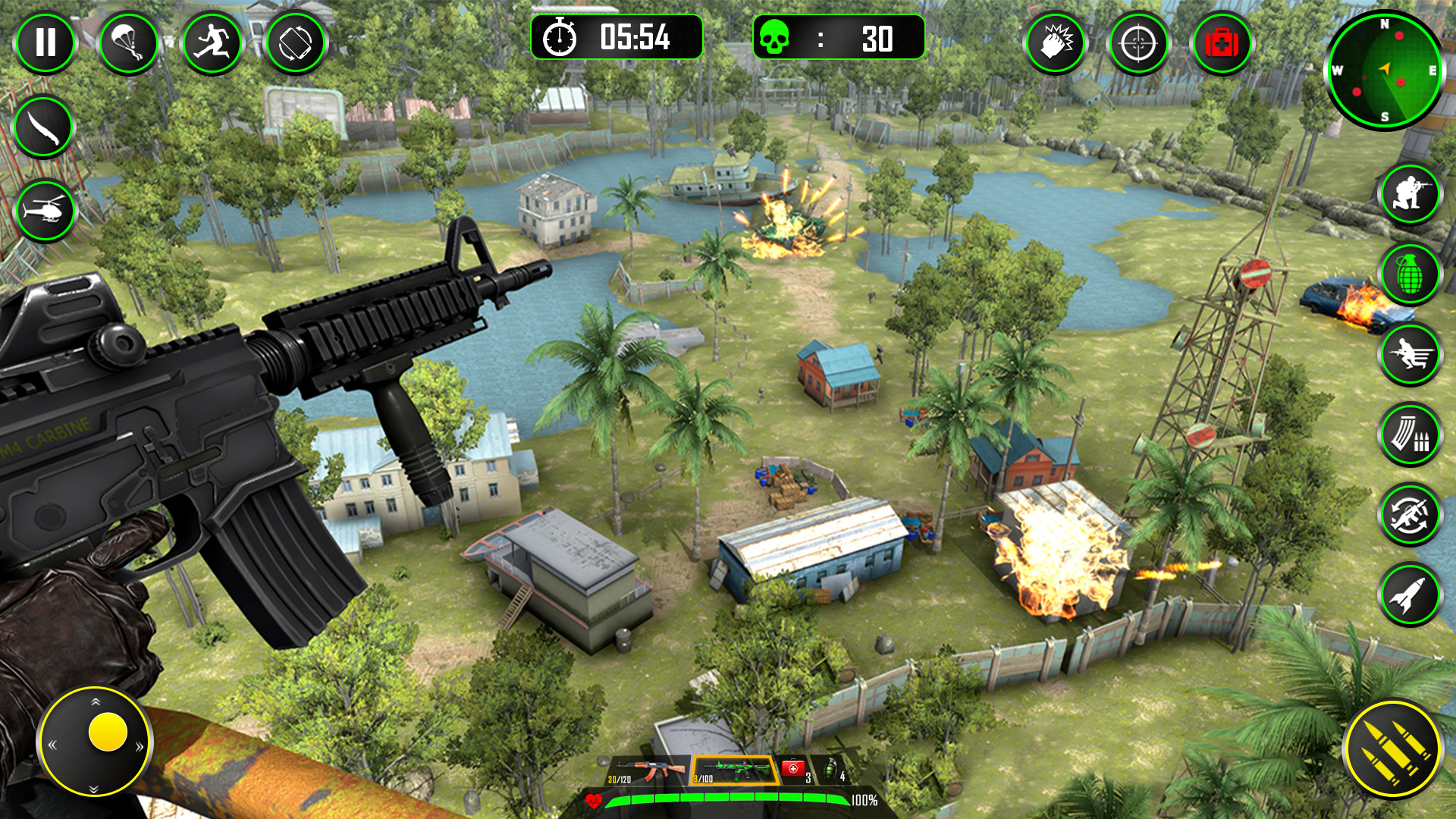1456x819 pixels.
Task: Equip the knife melee weapon
Action: click(43, 127)
